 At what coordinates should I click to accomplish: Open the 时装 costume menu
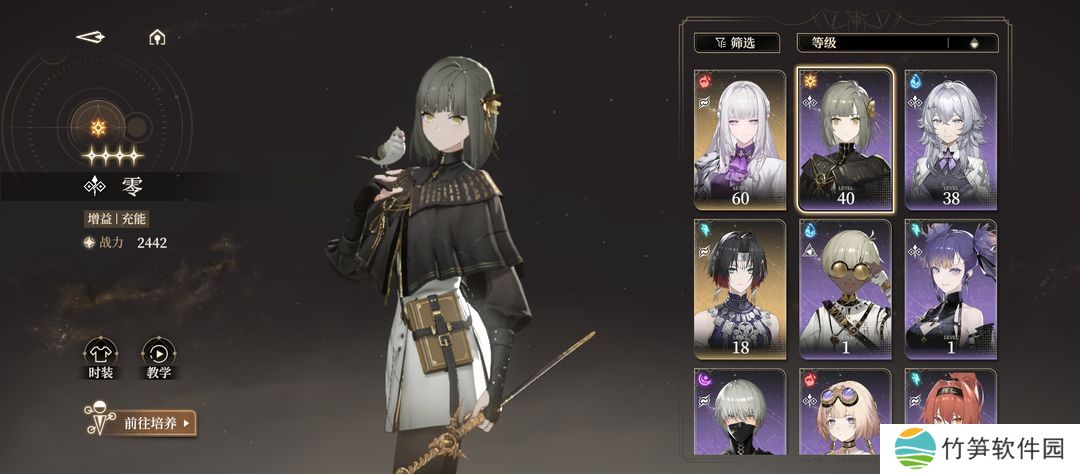coord(101,357)
